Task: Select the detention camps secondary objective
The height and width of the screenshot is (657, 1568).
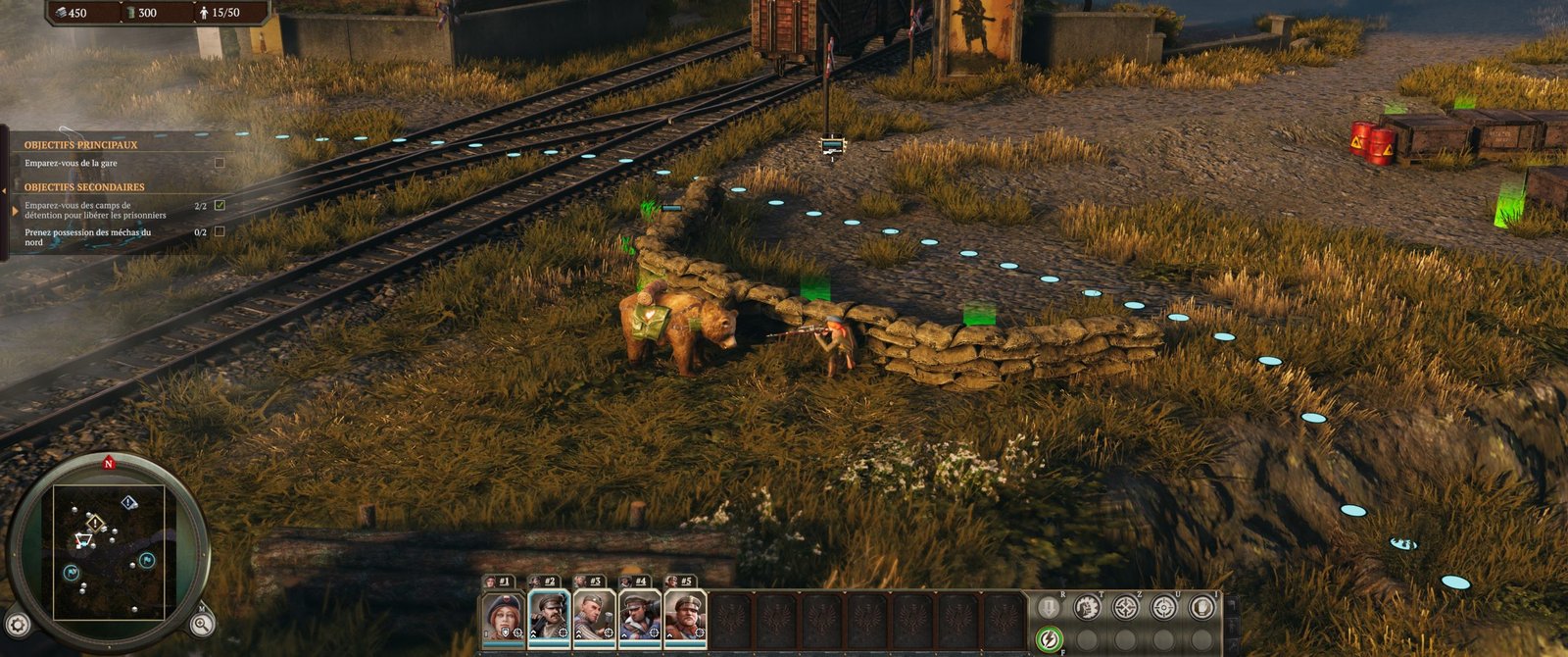Action: coord(95,210)
